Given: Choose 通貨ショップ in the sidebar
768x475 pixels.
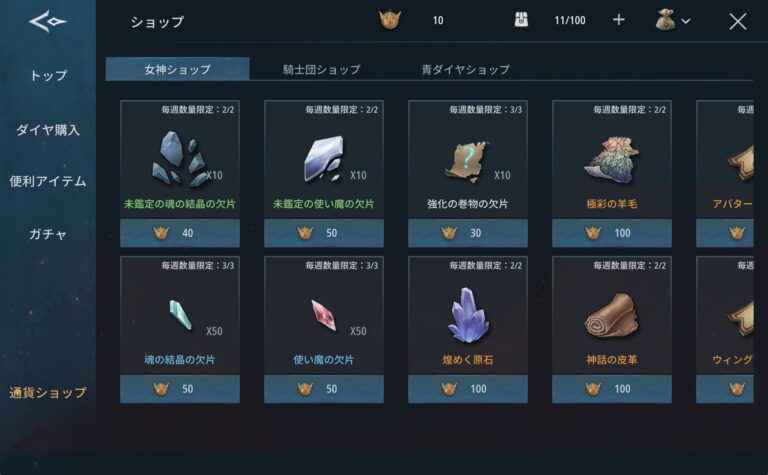Looking at the screenshot, I should click(x=48, y=392).
